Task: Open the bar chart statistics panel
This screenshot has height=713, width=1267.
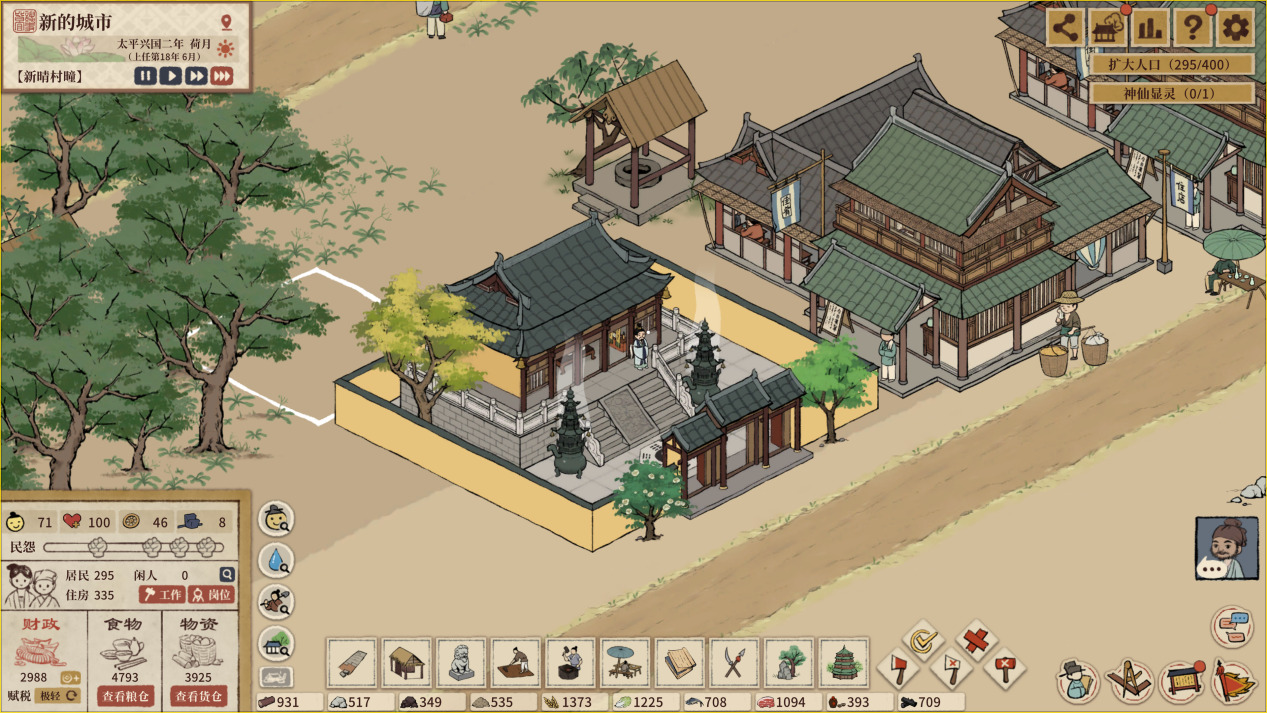Action: pos(1150,28)
